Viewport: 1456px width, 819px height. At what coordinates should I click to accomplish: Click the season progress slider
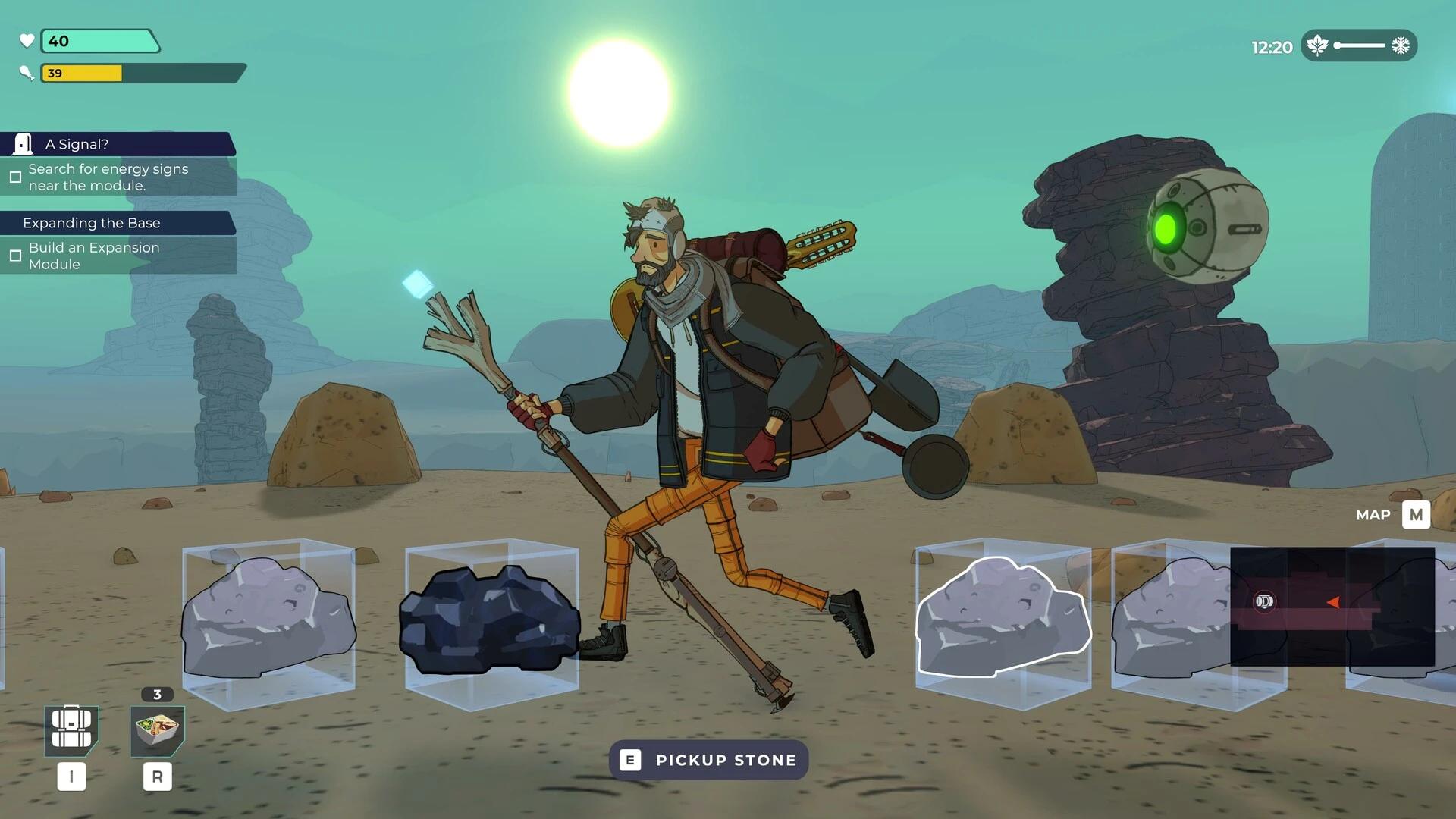[1360, 45]
